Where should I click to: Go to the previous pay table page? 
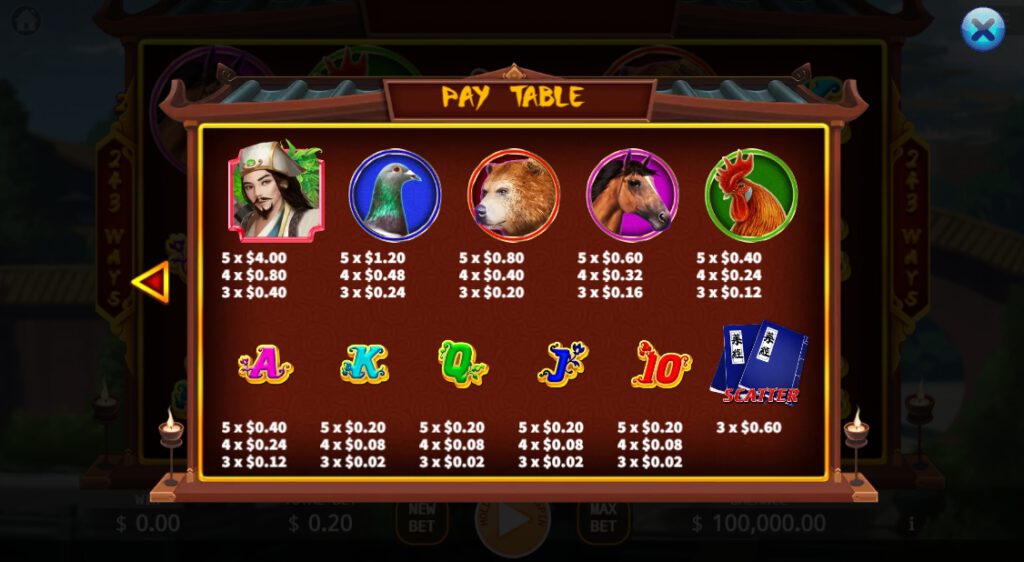tap(151, 282)
